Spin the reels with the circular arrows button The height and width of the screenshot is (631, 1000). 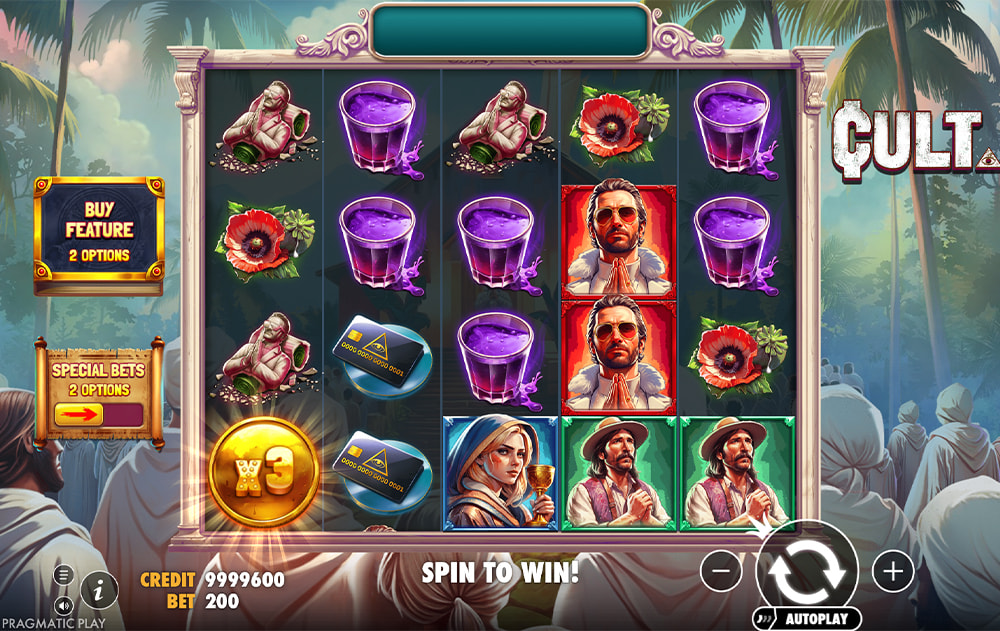[x=807, y=571]
